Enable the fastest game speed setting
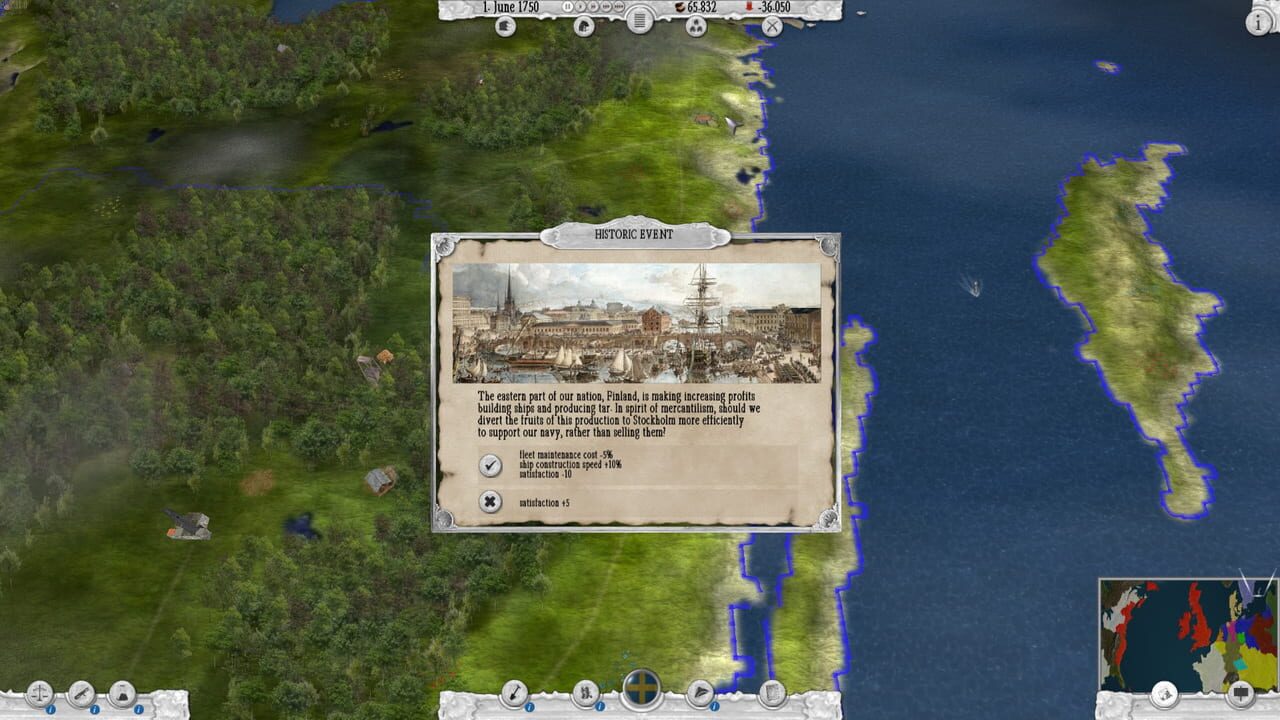 click(x=619, y=7)
